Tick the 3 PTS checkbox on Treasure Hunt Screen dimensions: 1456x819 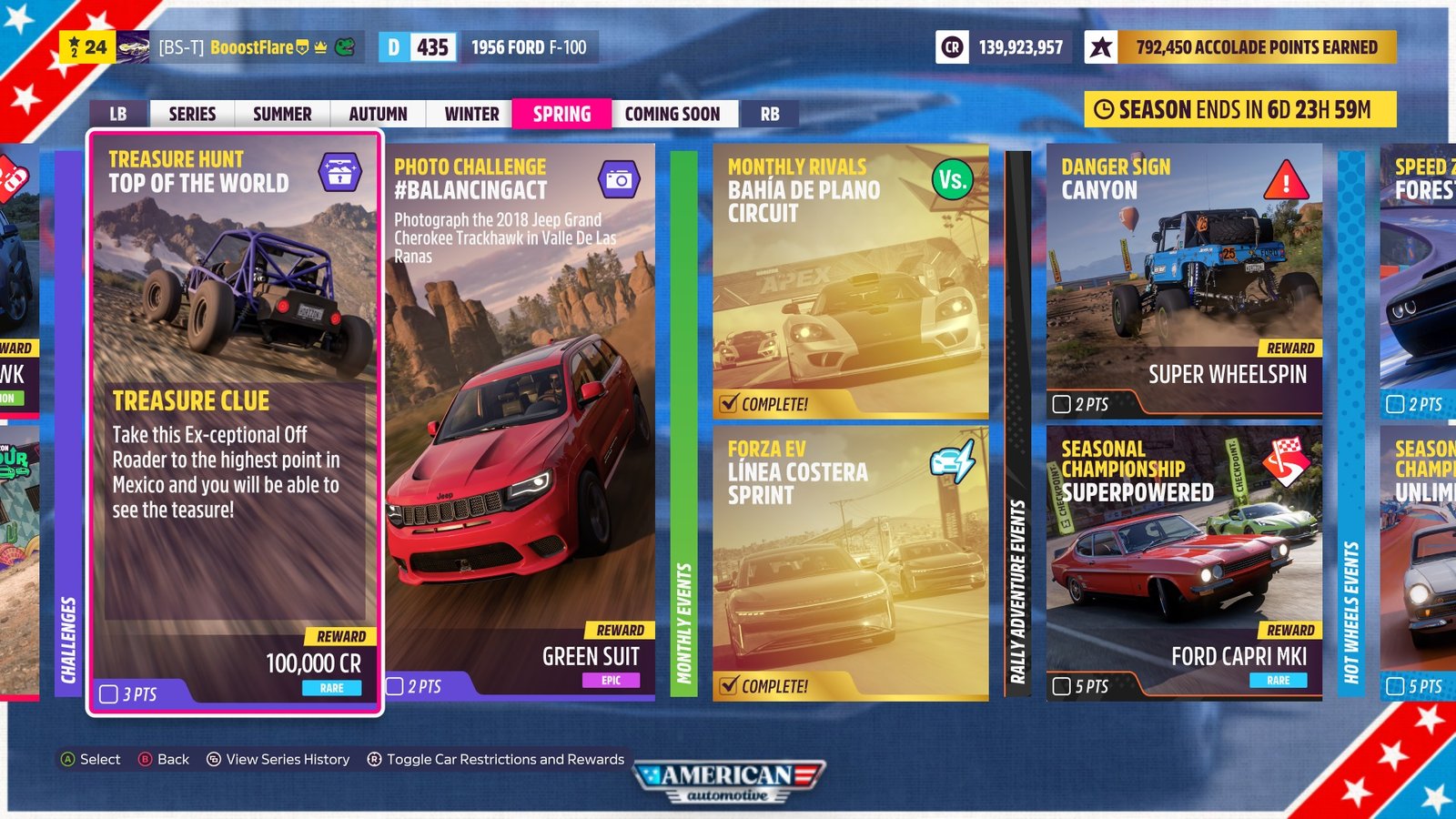pos(108,693)
